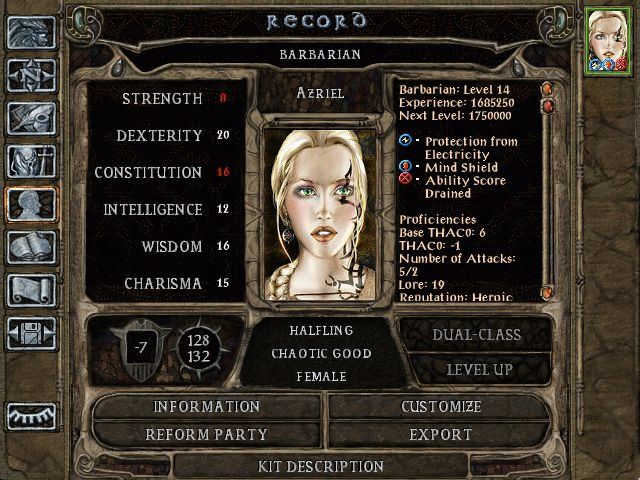Click the Level Up button

click(x=476, y=369)
